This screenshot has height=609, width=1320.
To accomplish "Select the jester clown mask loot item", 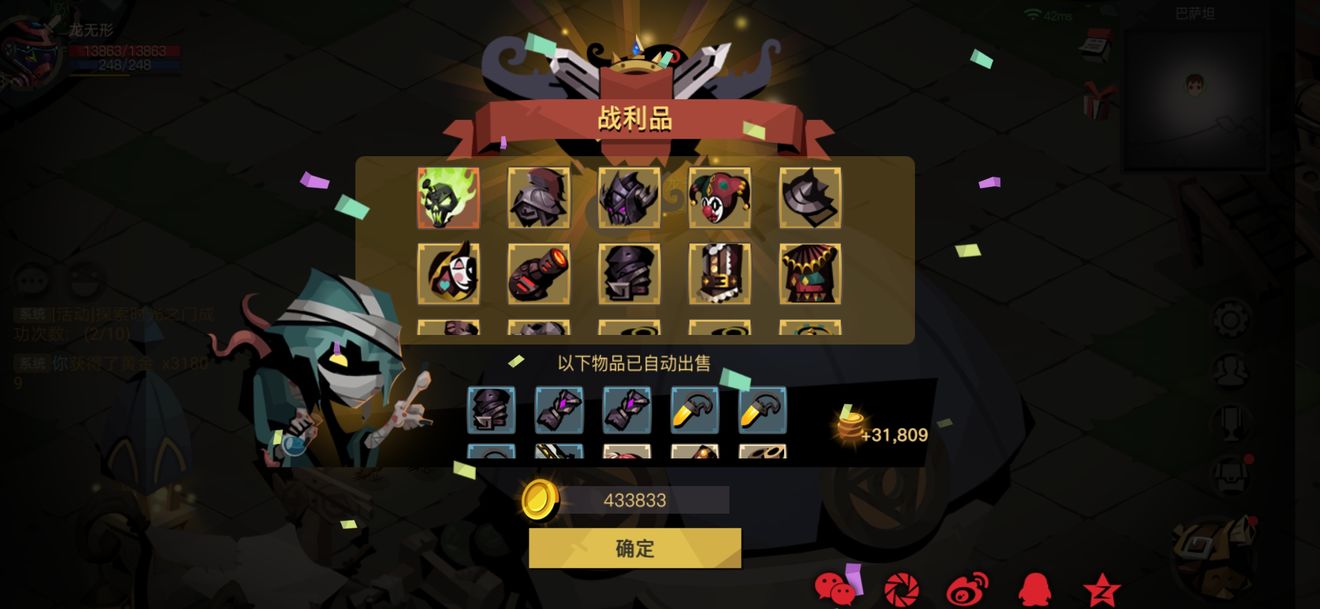I will click(x=719, y=198).
